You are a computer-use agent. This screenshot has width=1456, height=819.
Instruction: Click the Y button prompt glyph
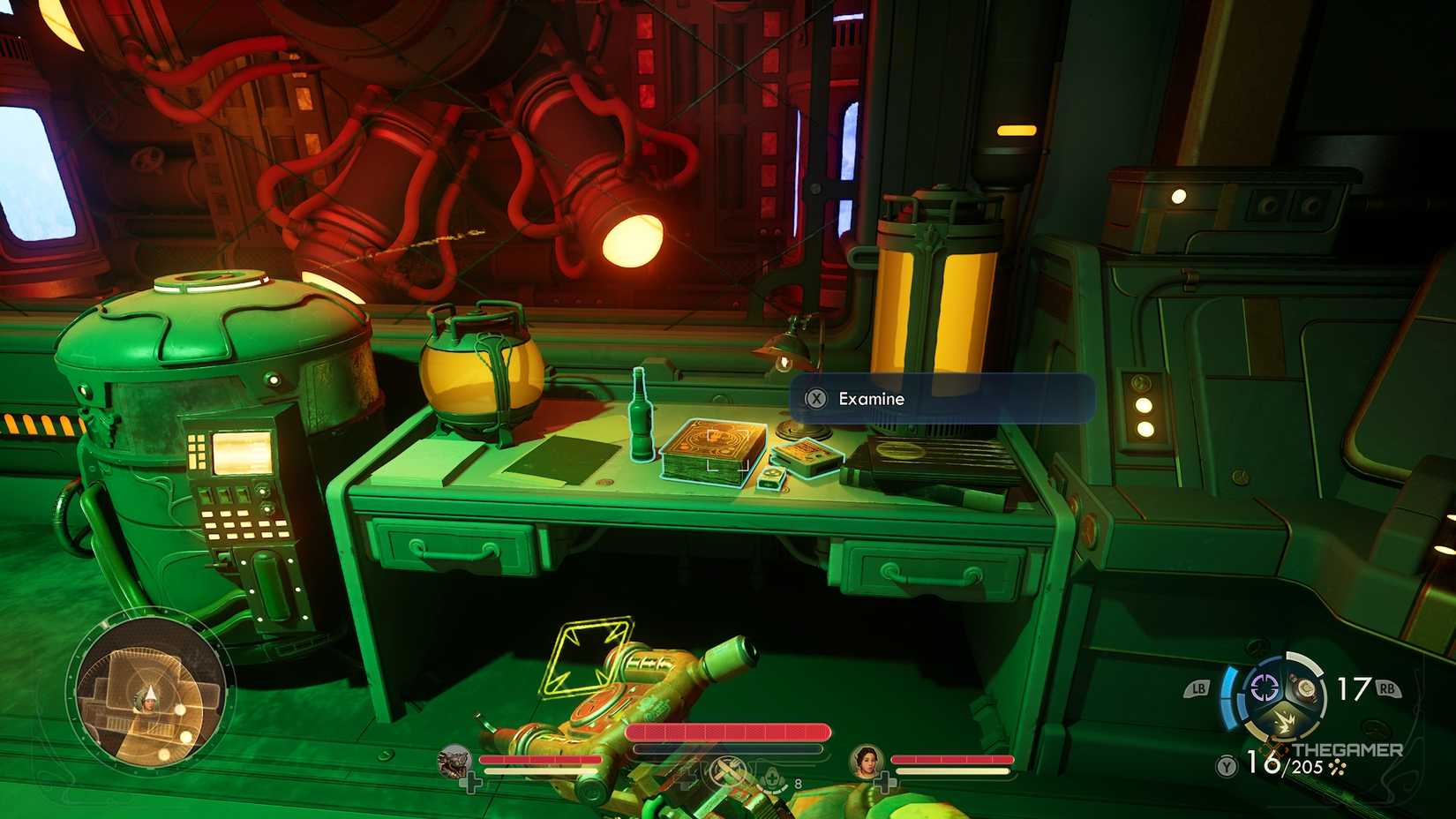[1226, 766]
